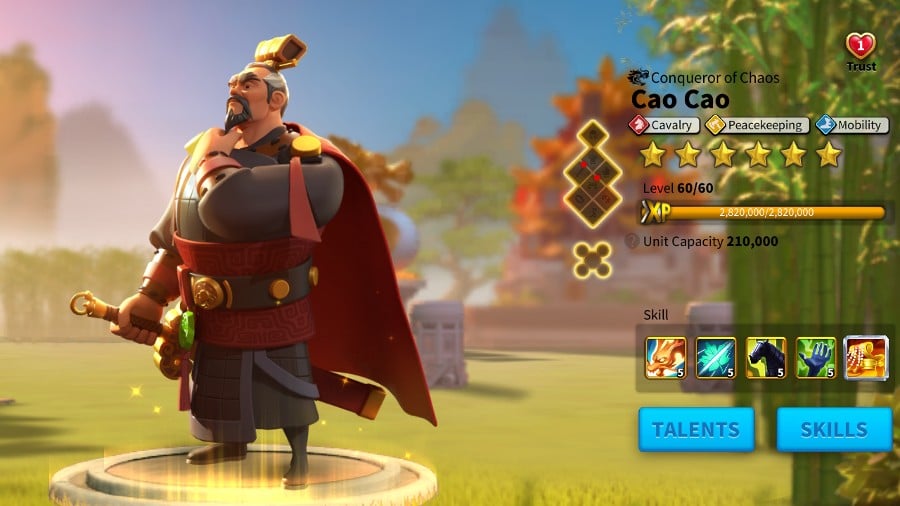
Task: Open the Talents screen
Action: click(696, 429)
